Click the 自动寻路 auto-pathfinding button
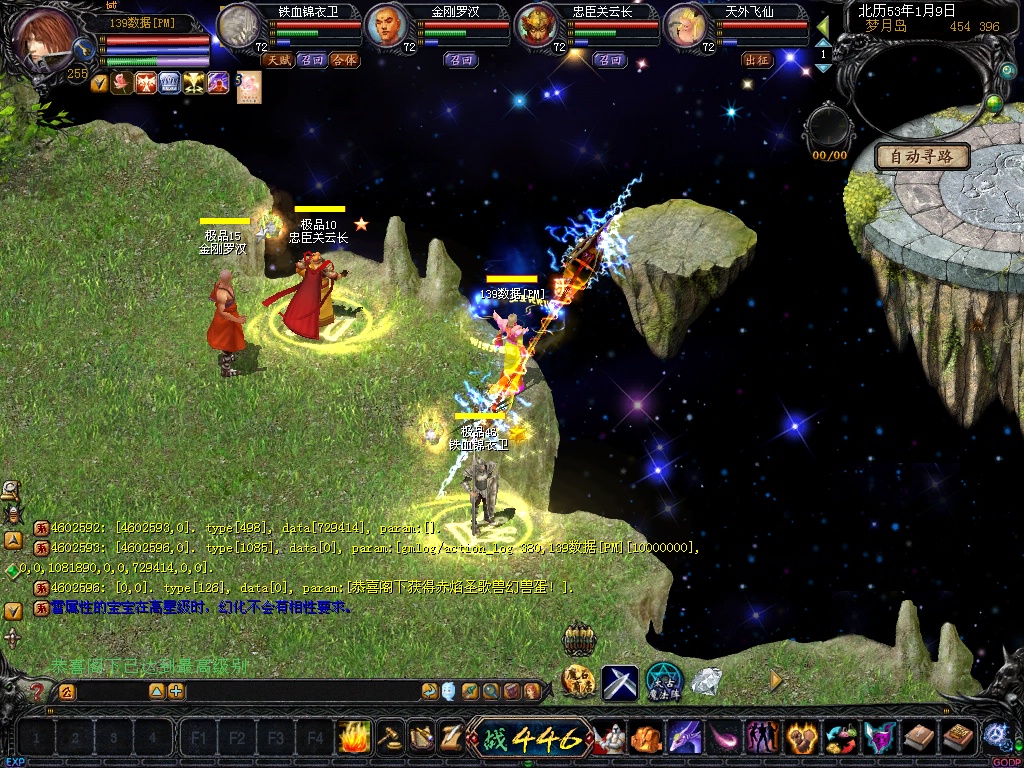 [x=921, y=156]
